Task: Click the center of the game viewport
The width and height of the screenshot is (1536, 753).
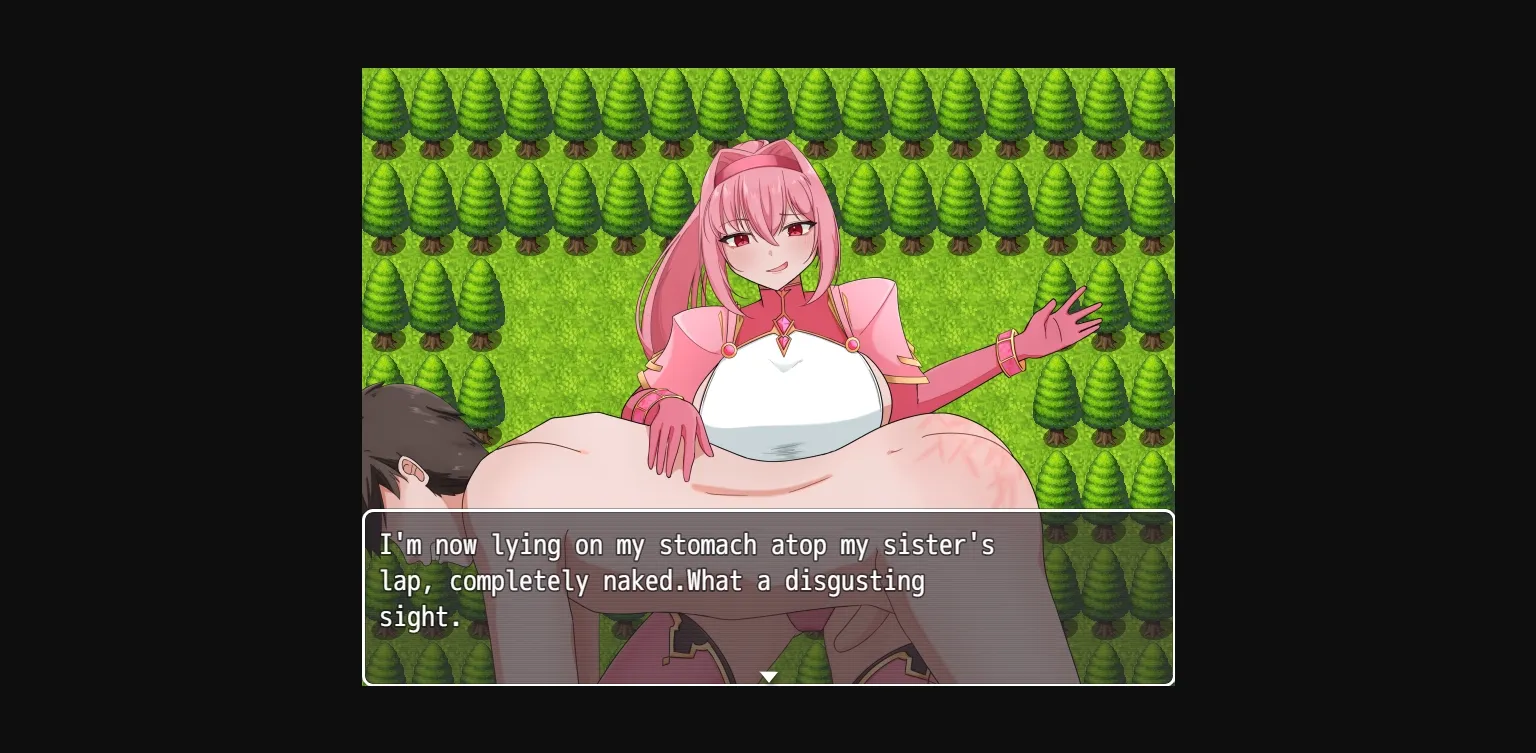Action: point(768,376)
